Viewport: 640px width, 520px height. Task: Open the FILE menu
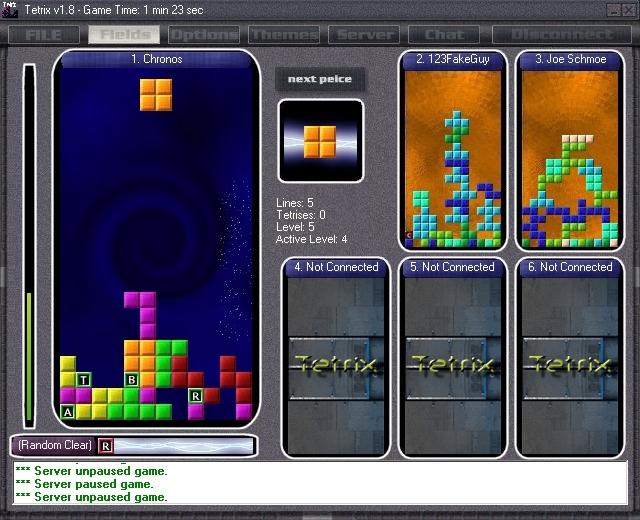44,35
